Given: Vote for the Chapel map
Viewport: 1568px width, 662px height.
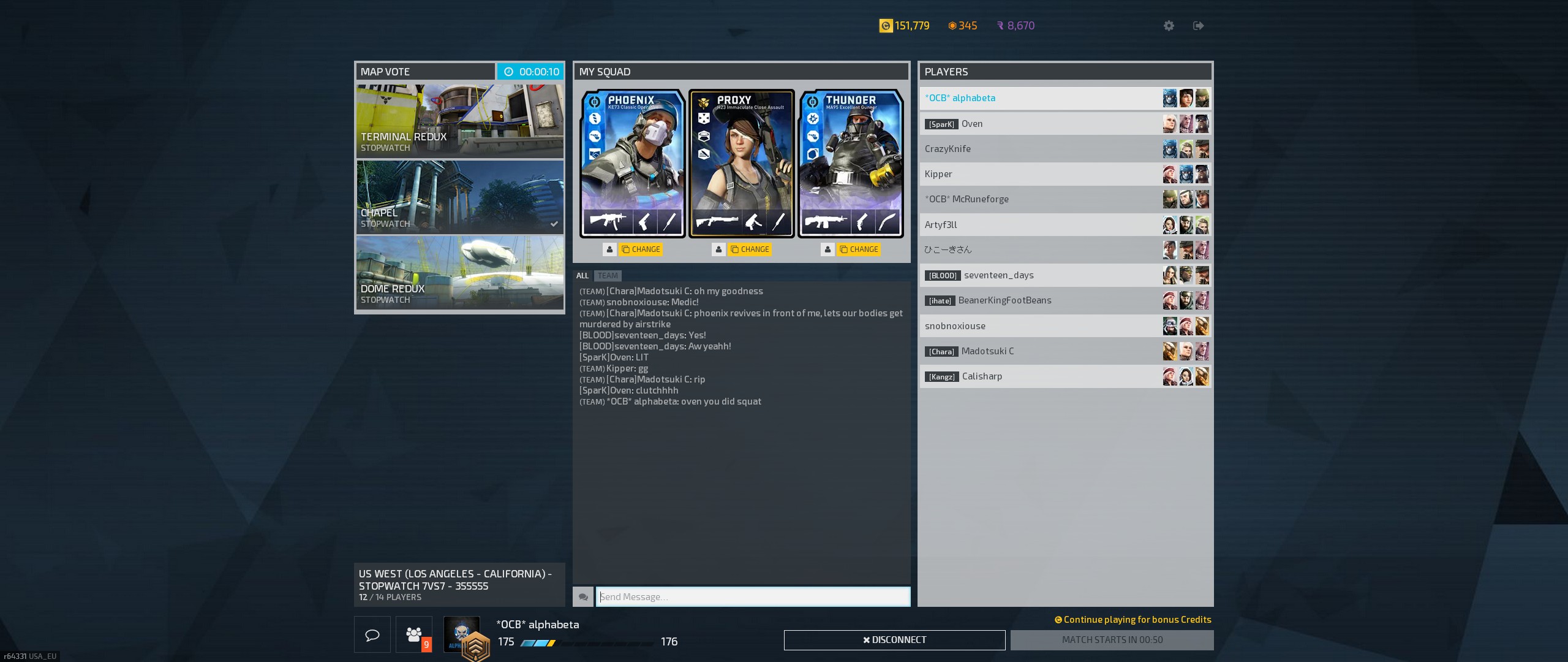Looking at the screenshot, I should pos(459,197).
